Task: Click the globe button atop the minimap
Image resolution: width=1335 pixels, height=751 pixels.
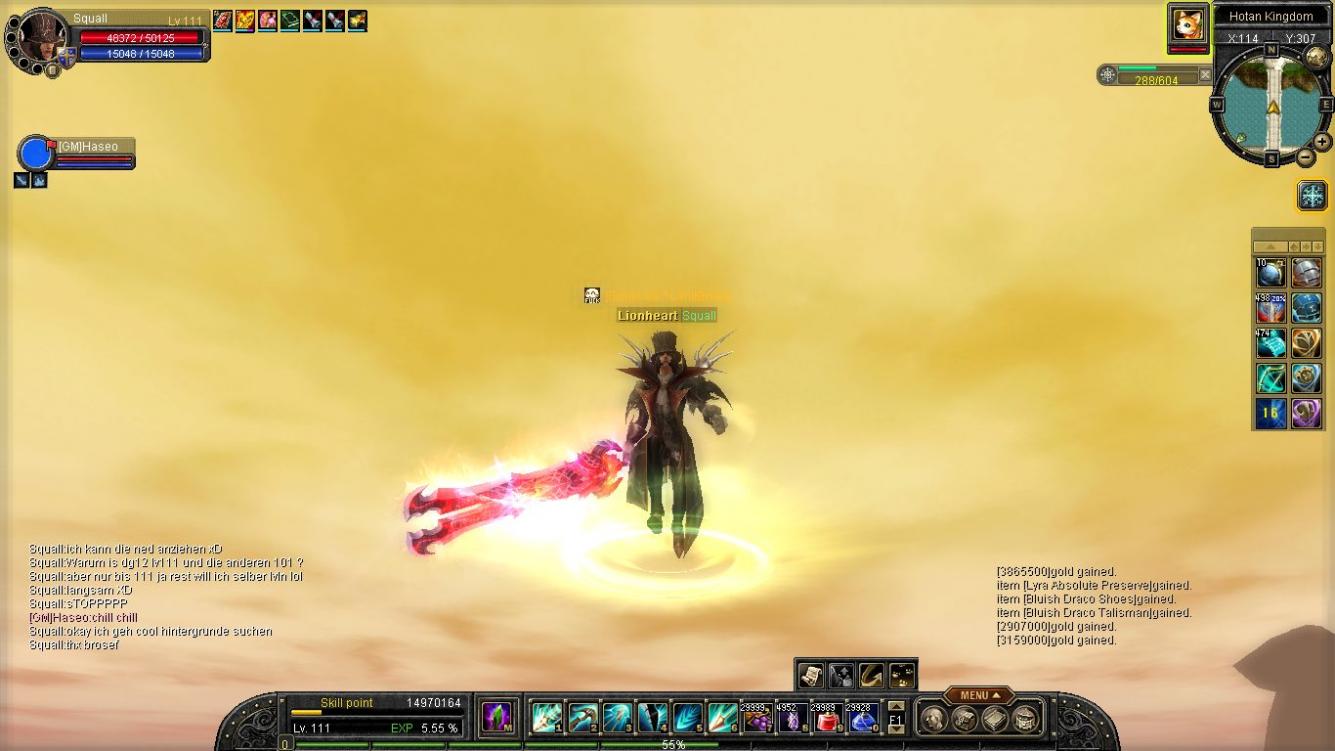Action: (x=1316, y=57)
